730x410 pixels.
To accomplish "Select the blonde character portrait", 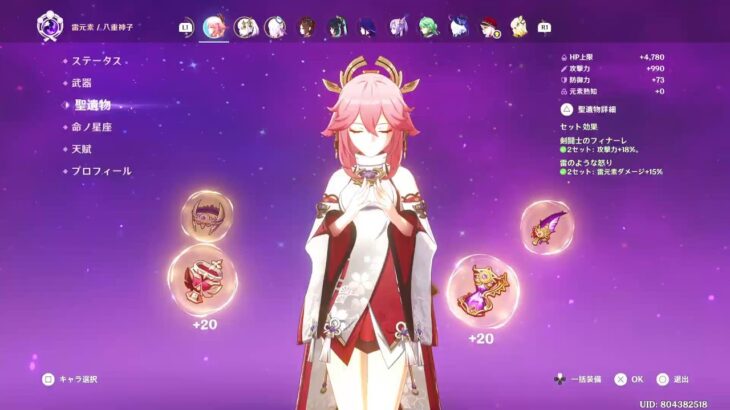I will click(519, 27).
